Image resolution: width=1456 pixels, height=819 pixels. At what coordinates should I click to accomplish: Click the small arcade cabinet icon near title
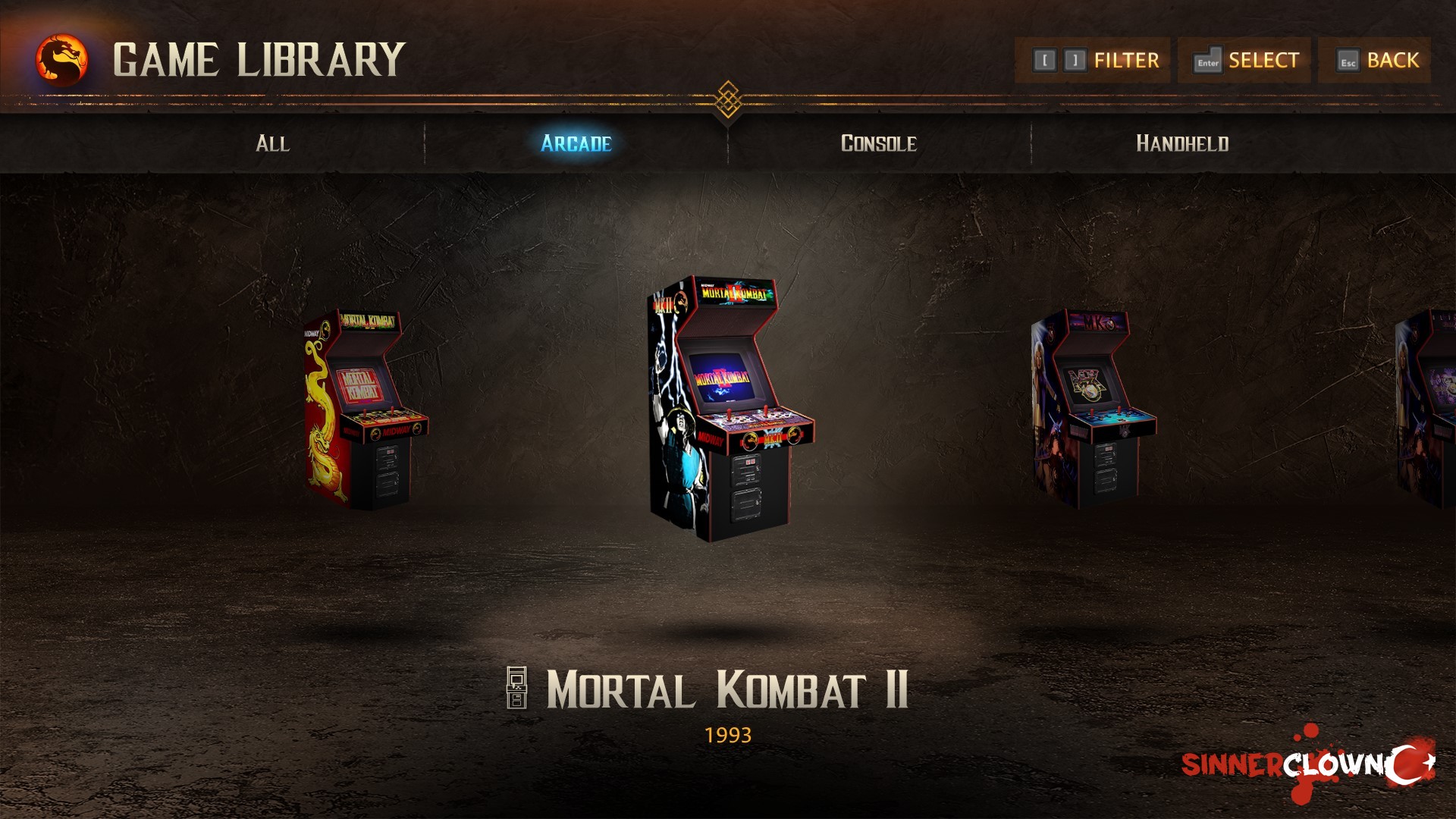pos(518,686)
